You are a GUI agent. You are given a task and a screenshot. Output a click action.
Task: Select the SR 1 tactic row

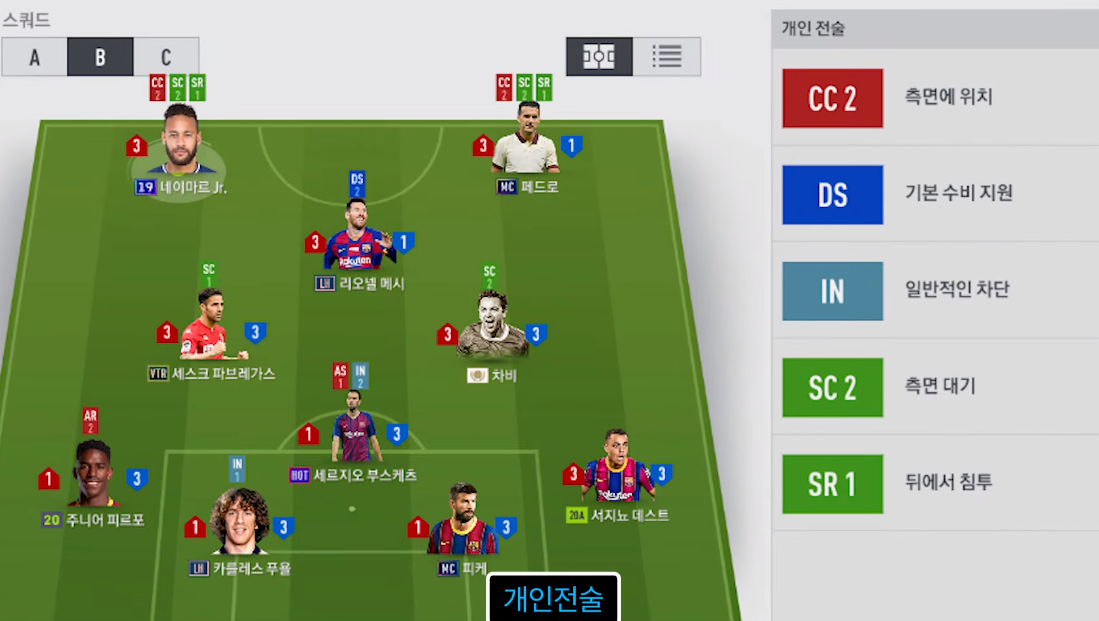click(935, 483)
